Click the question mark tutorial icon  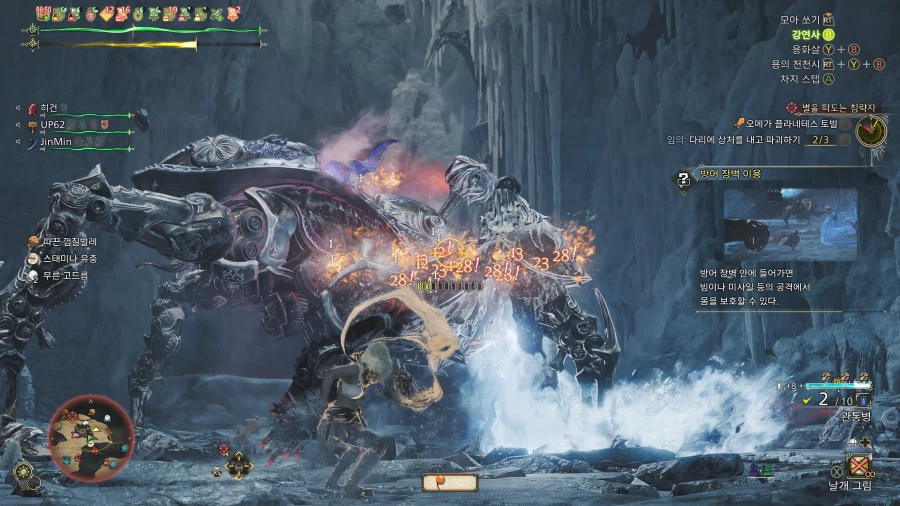tap(684, 181)
